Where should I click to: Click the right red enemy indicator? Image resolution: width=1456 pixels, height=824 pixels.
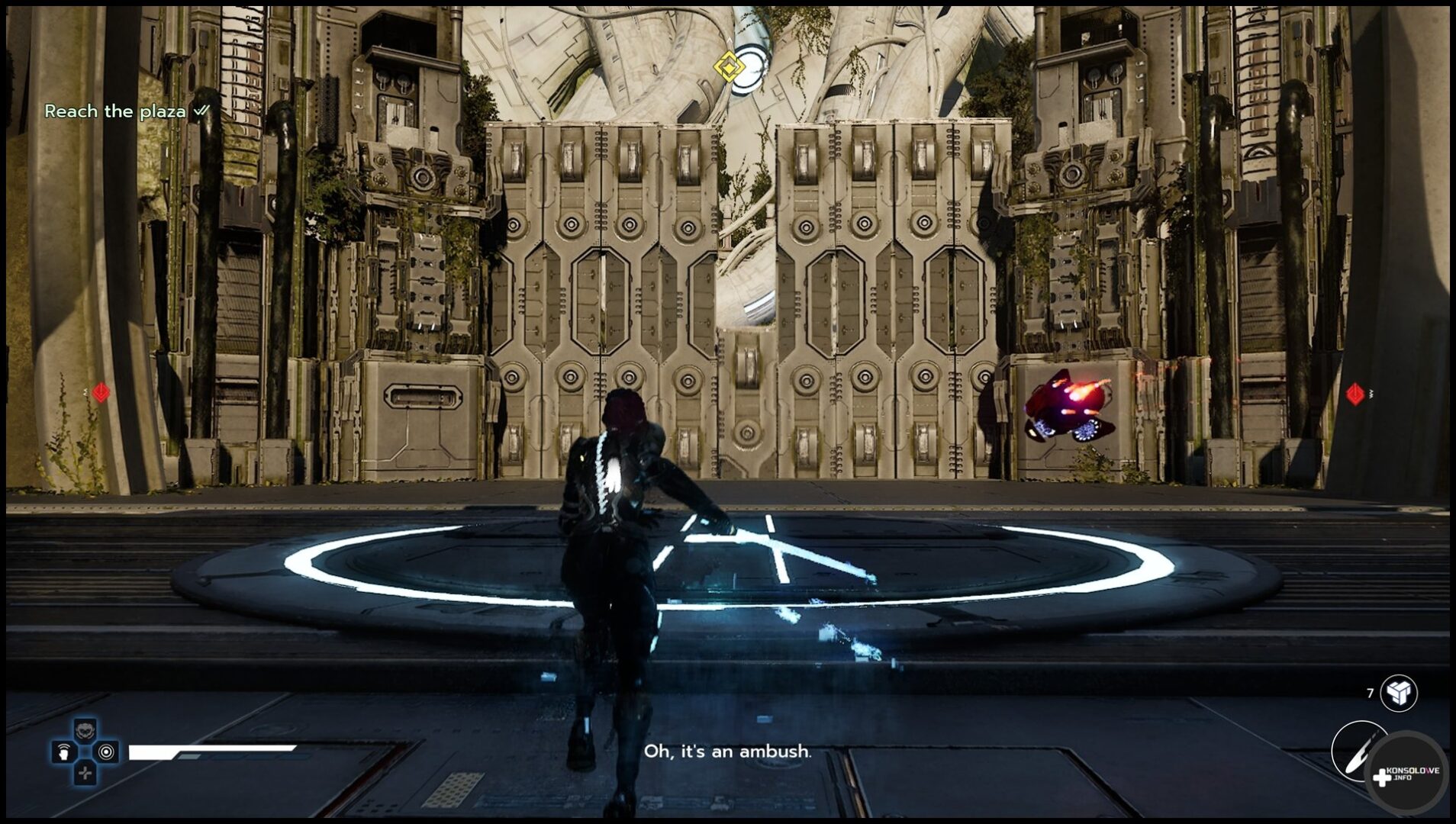pos(1355,394)
